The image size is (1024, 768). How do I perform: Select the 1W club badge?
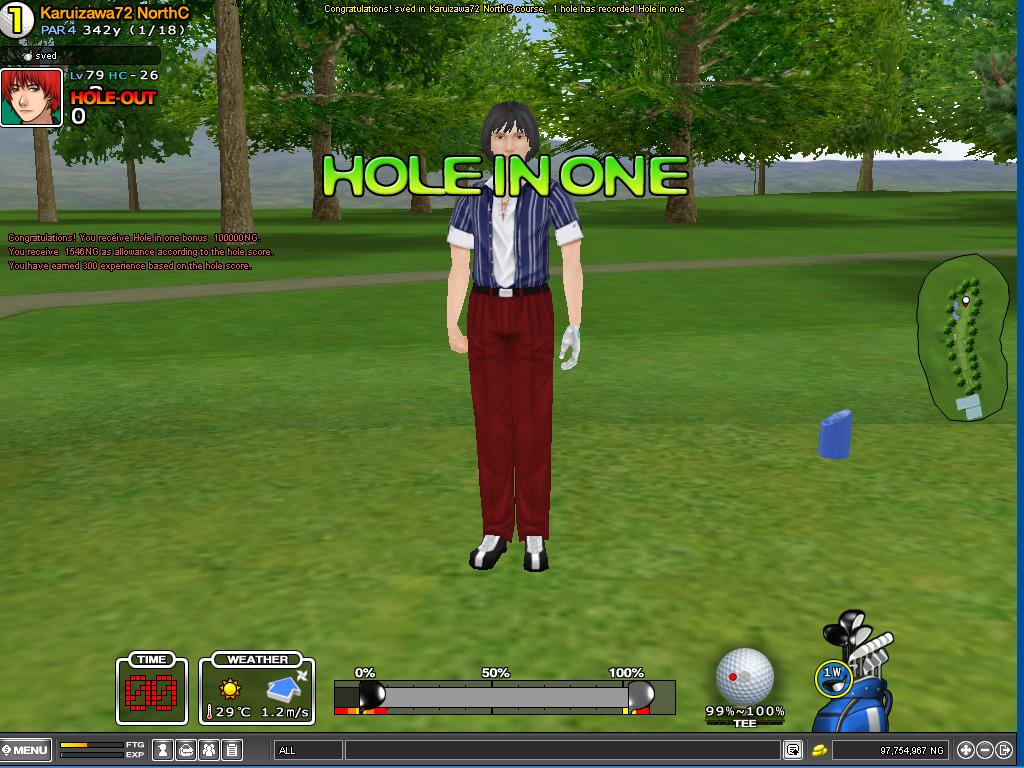[x=832, y=674]
